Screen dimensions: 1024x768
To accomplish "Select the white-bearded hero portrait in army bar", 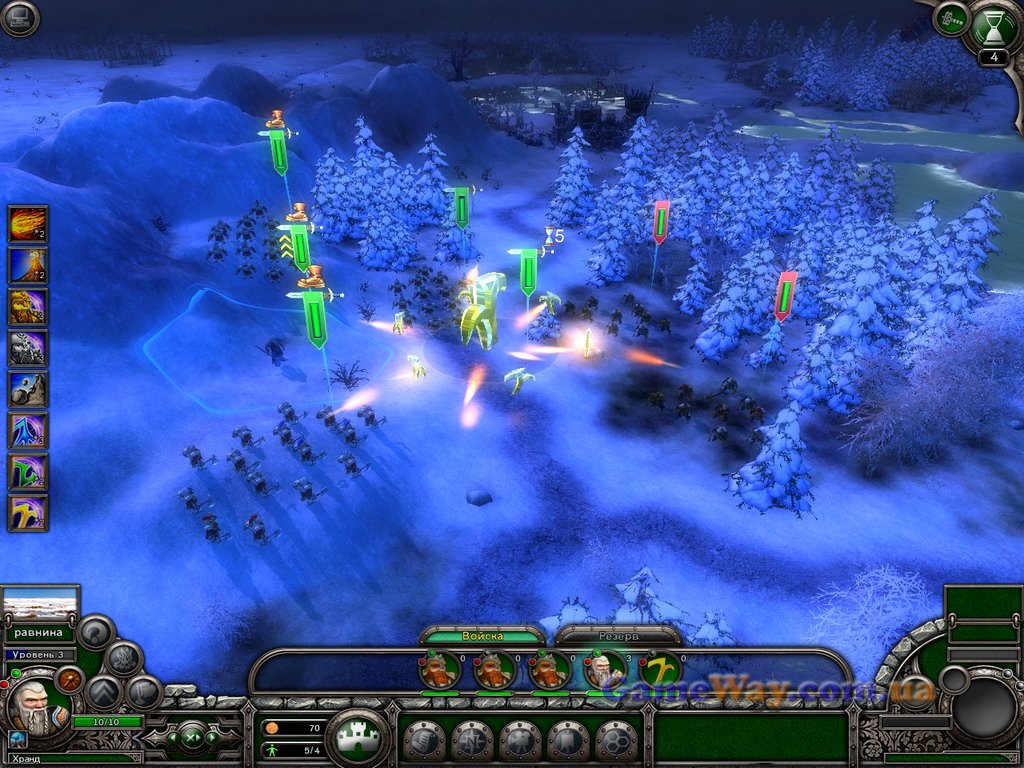I will pos(606,669).
